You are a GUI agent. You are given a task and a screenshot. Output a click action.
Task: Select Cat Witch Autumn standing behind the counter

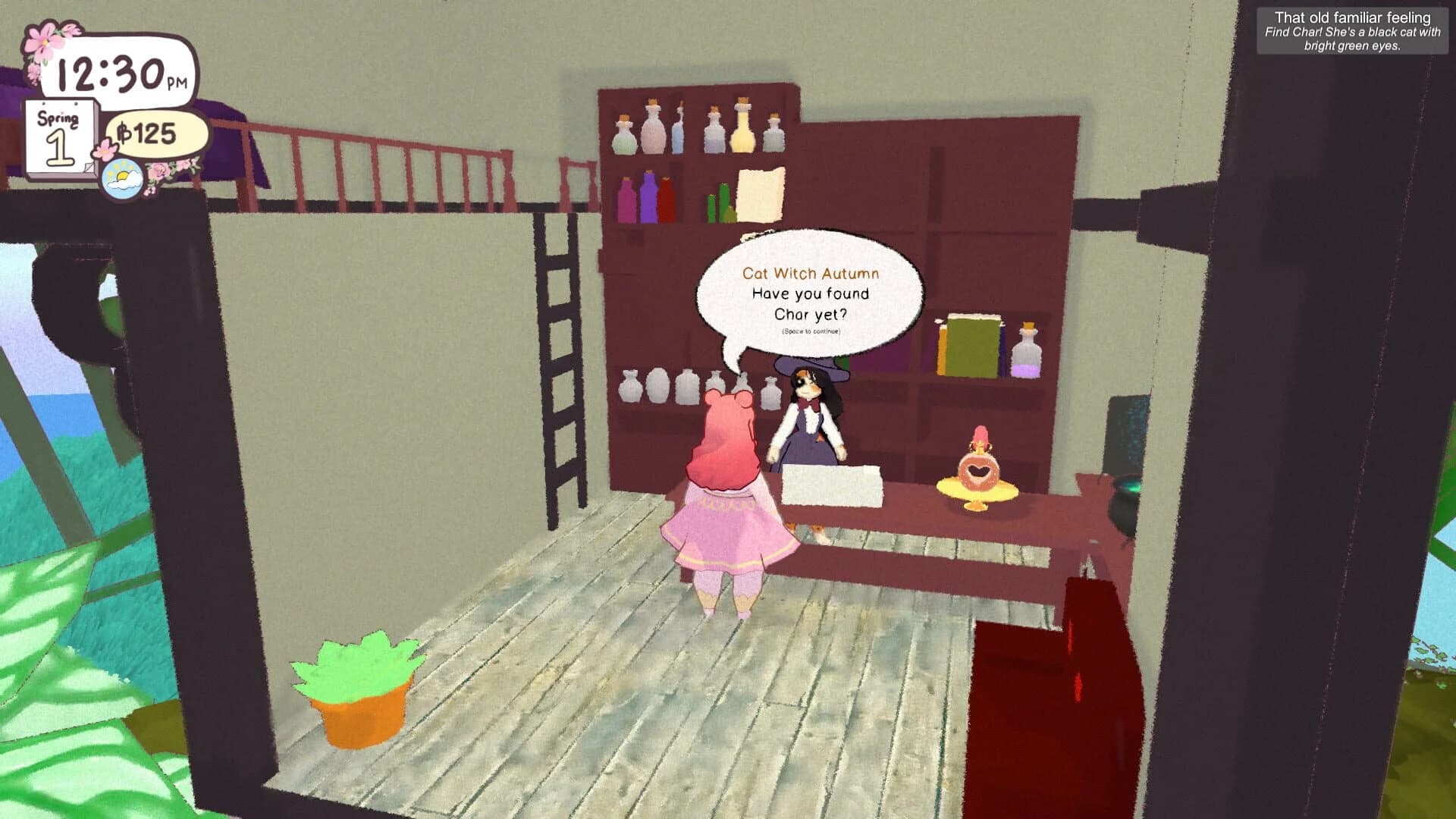pos(810,425)
